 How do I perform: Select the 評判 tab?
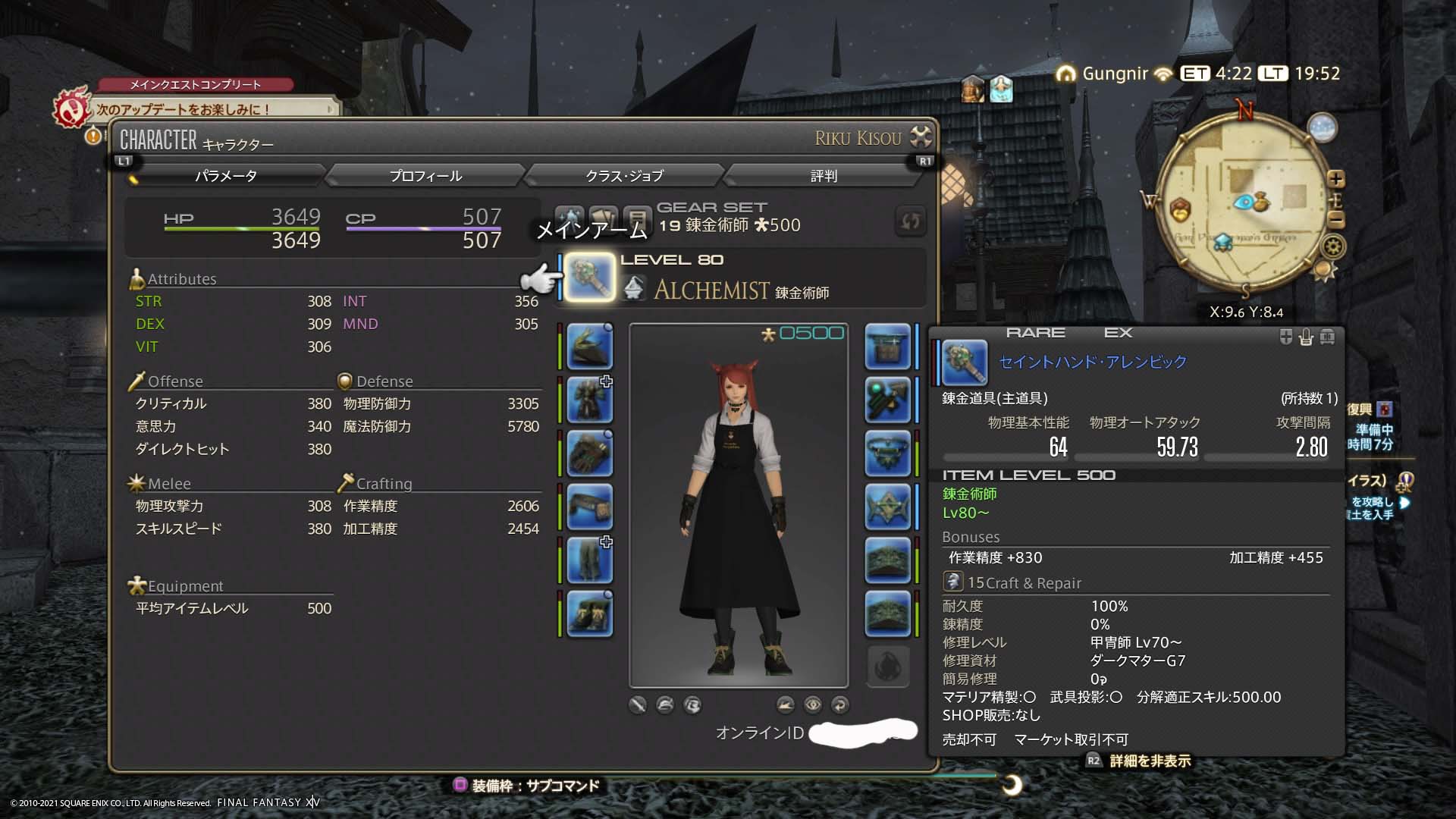click(824, 176)
